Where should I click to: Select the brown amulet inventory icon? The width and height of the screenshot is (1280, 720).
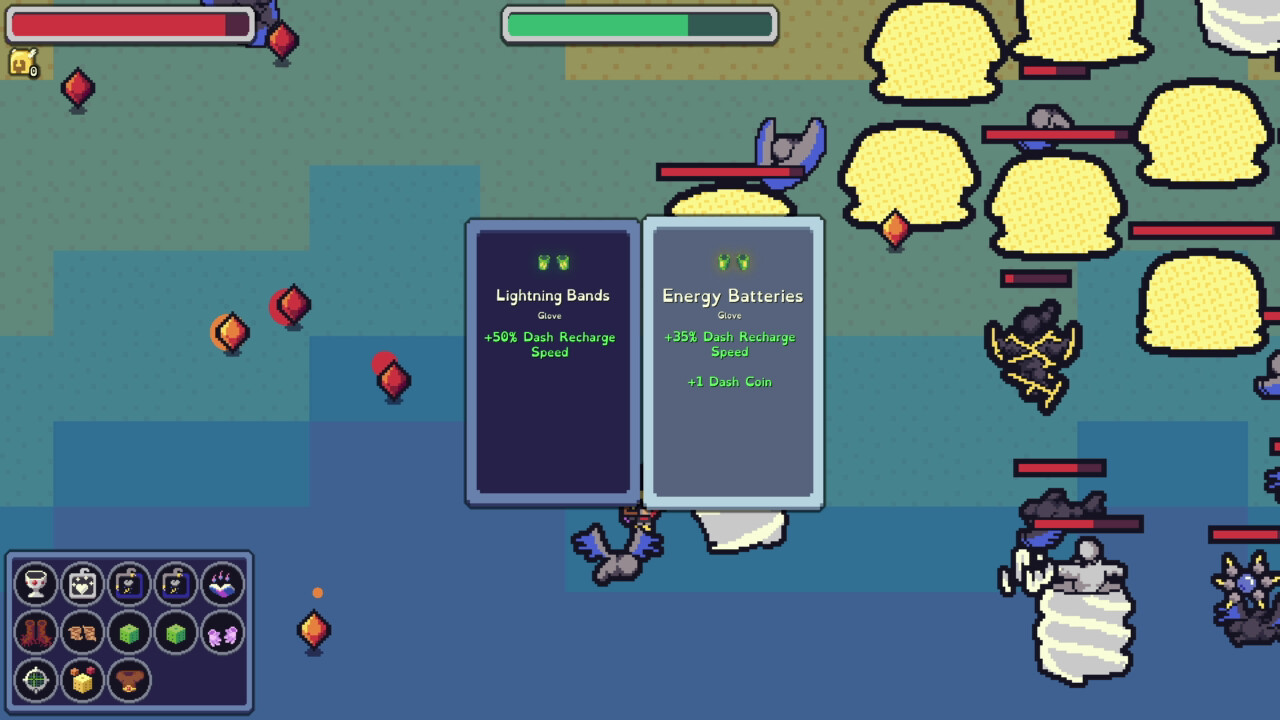[x=128, y=682]
